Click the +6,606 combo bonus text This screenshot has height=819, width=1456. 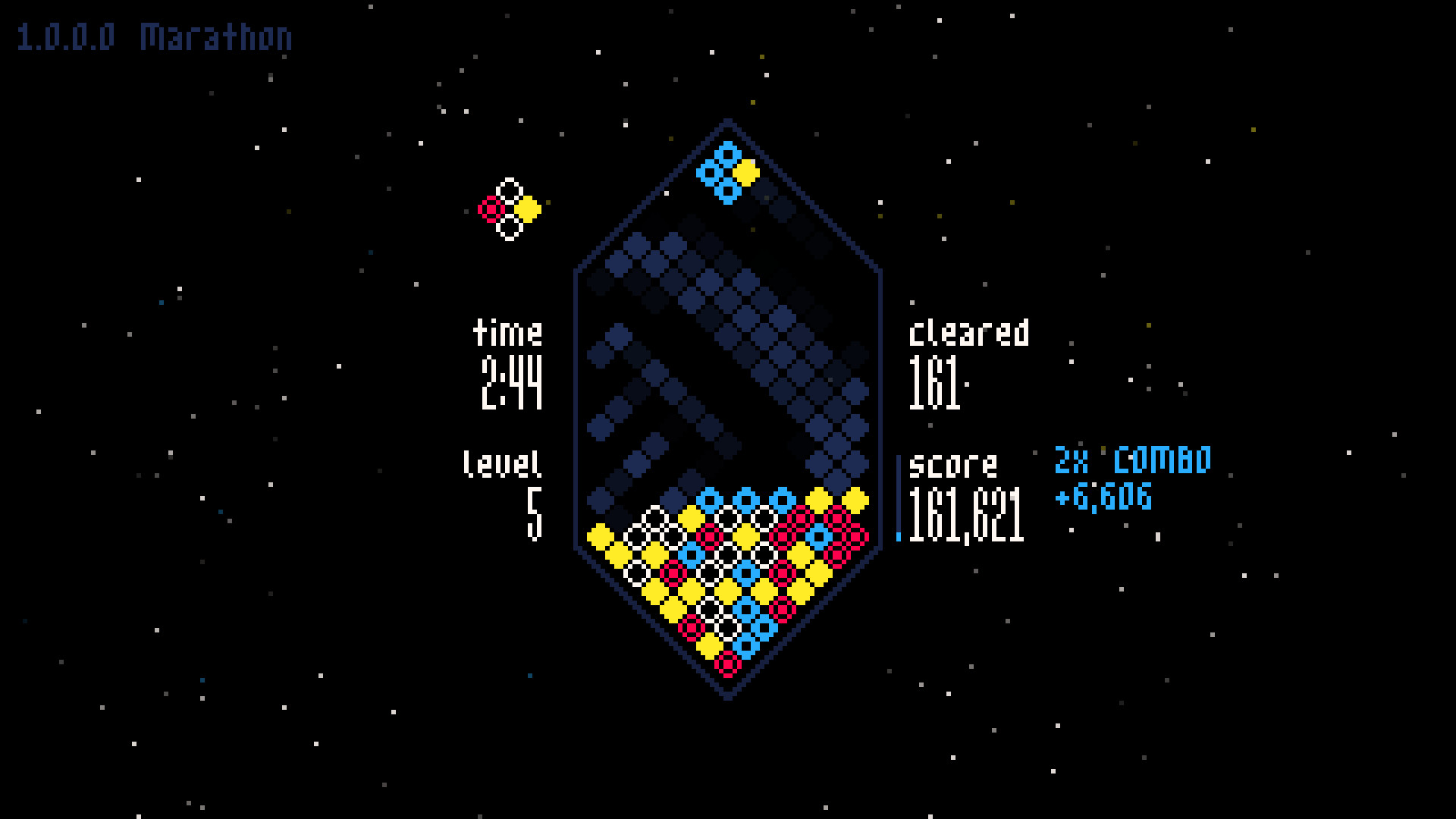tap(1103, 498)
